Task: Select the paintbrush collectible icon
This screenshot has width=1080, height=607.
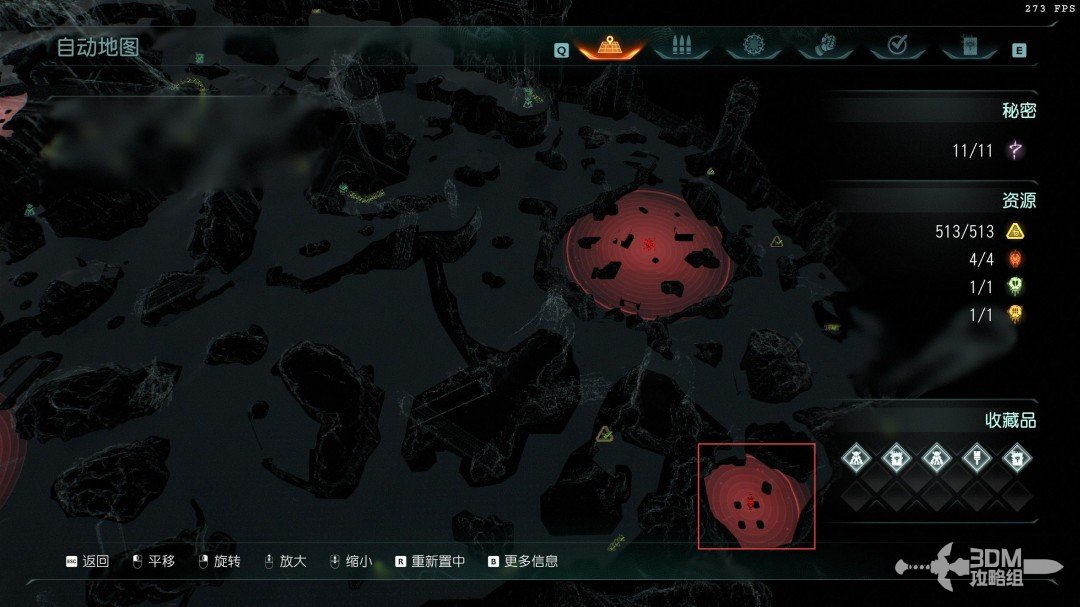Action: coord(976,458)
